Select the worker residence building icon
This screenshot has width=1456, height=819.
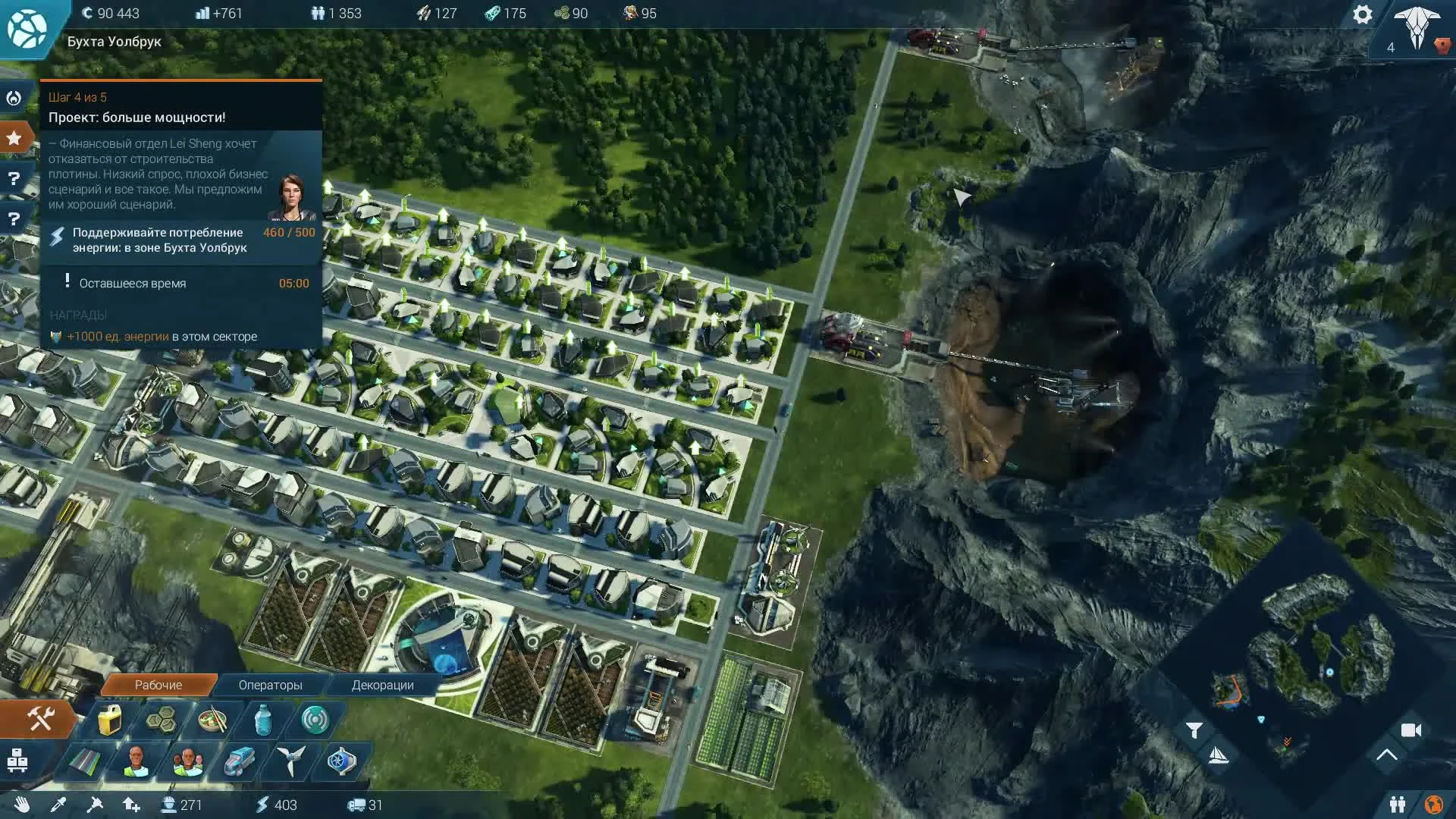coord(136,763)
